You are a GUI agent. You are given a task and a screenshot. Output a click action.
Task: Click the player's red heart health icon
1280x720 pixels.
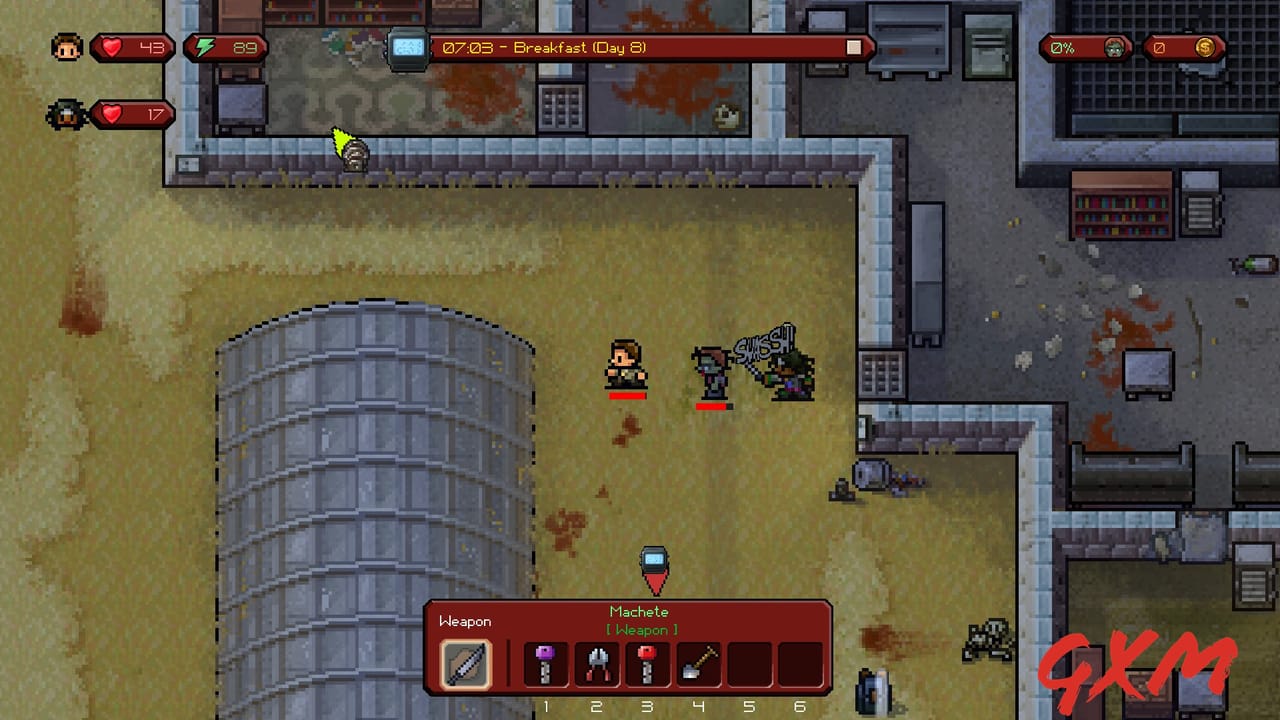[110, 45]
